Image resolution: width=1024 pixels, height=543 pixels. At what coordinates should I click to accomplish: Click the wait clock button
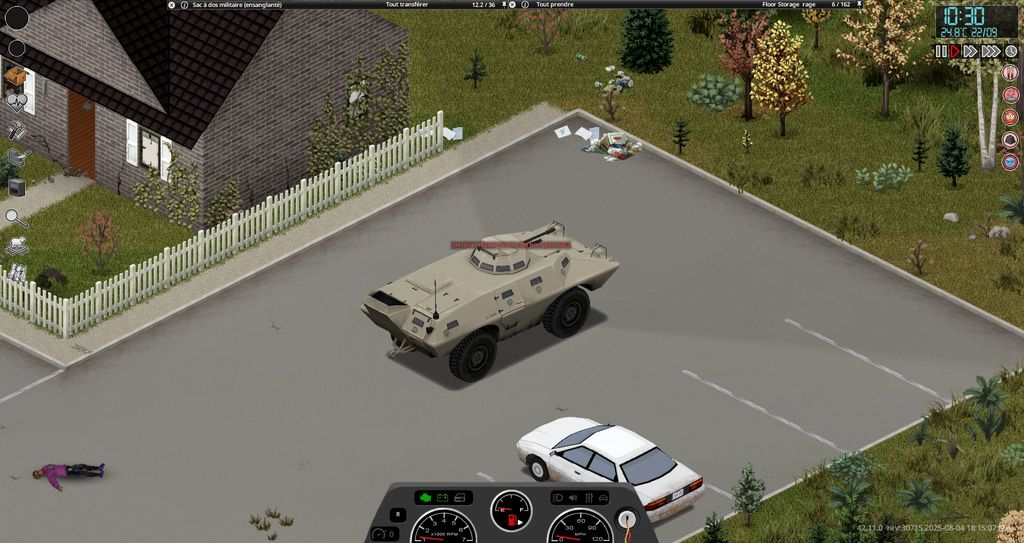[x=1011, y=51]
